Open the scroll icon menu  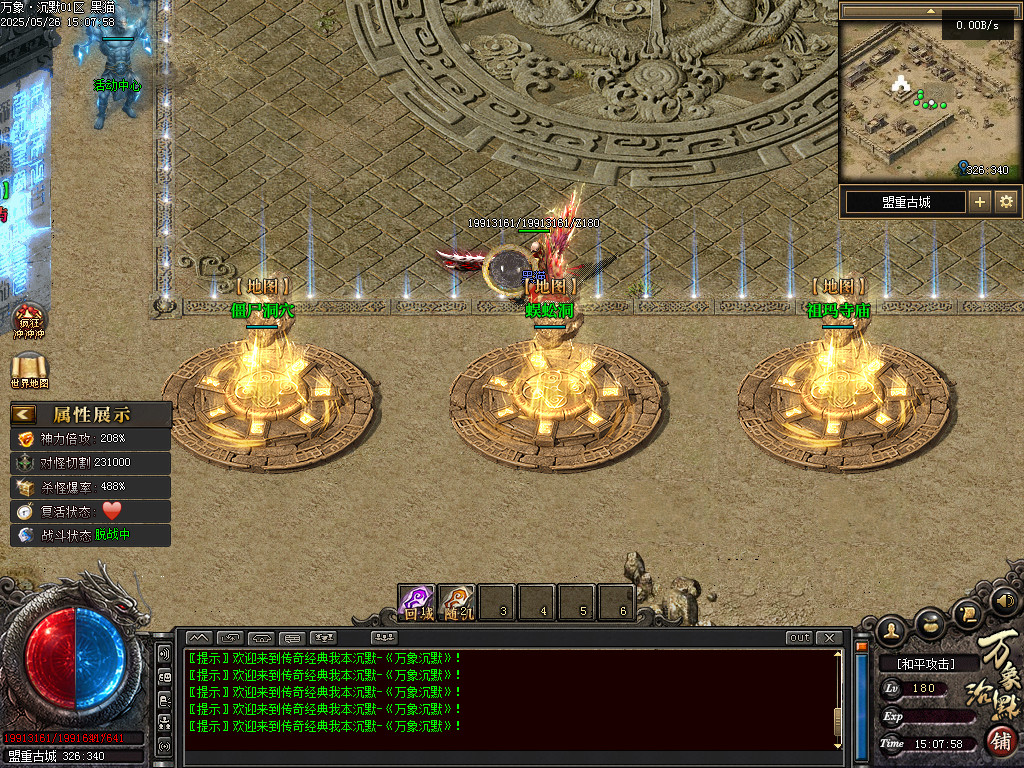pyautogui.click(x=966, y=612)
